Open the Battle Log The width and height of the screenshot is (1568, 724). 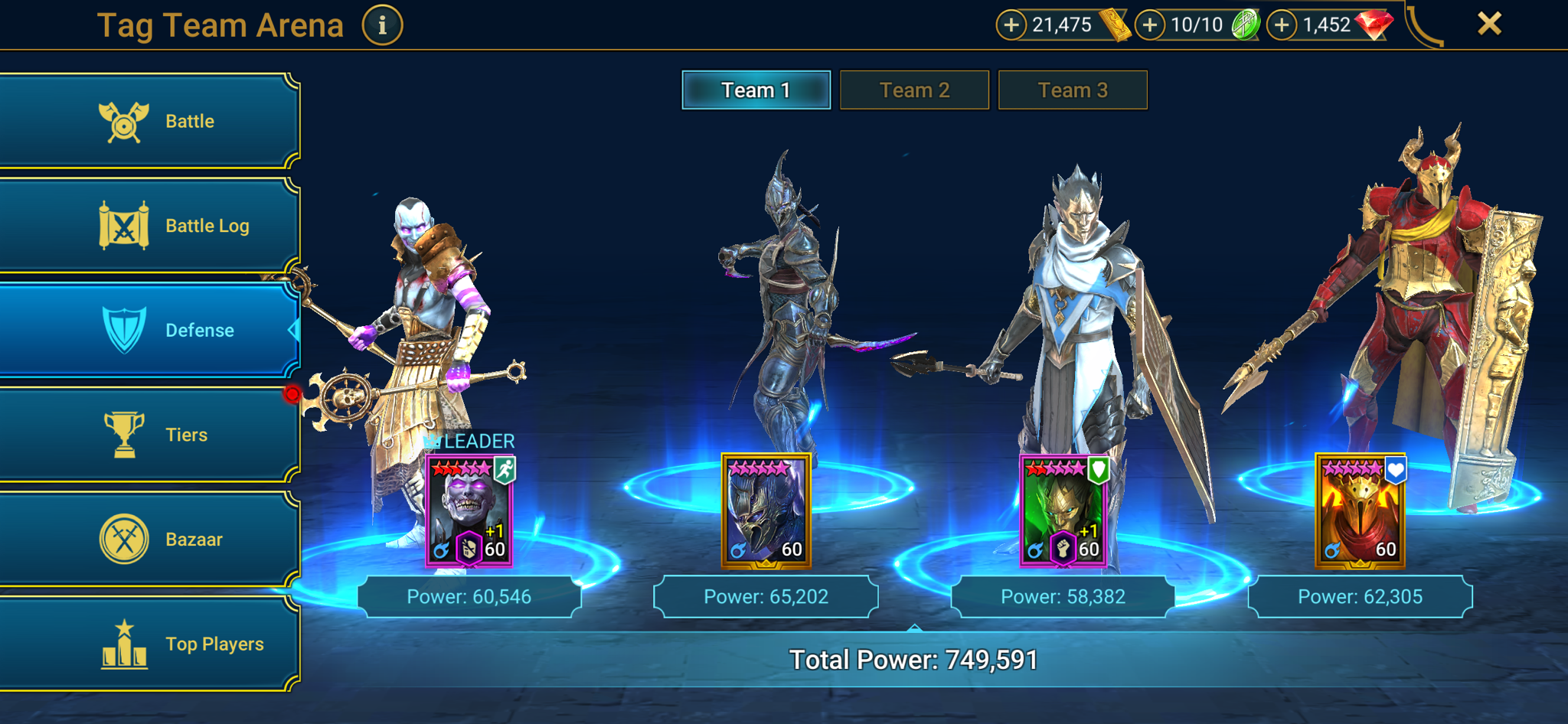pyautogui.click(x=149, y=226)
